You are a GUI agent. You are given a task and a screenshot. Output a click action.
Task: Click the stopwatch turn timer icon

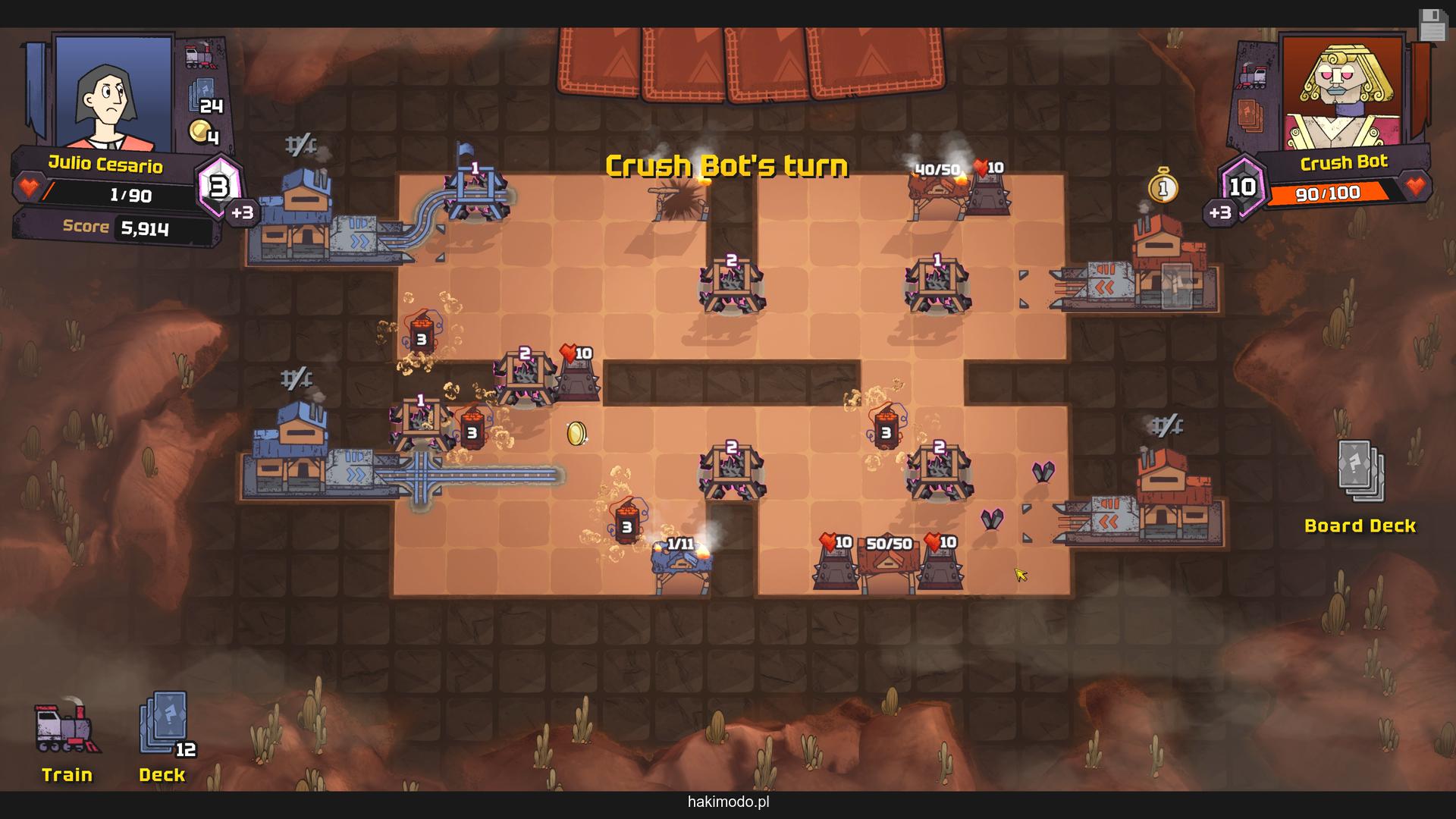tap(1163, 186)
